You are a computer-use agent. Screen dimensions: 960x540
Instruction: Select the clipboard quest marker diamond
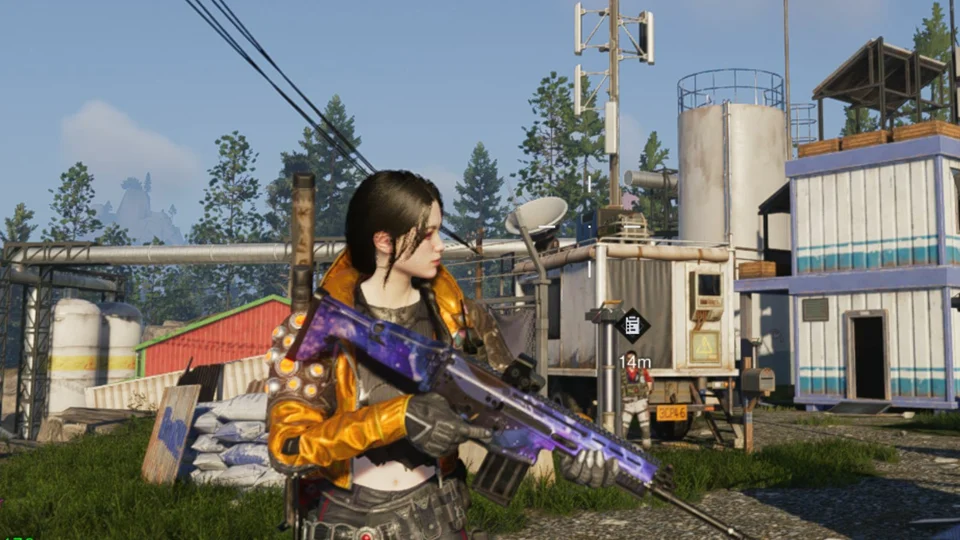coord(632,325)
